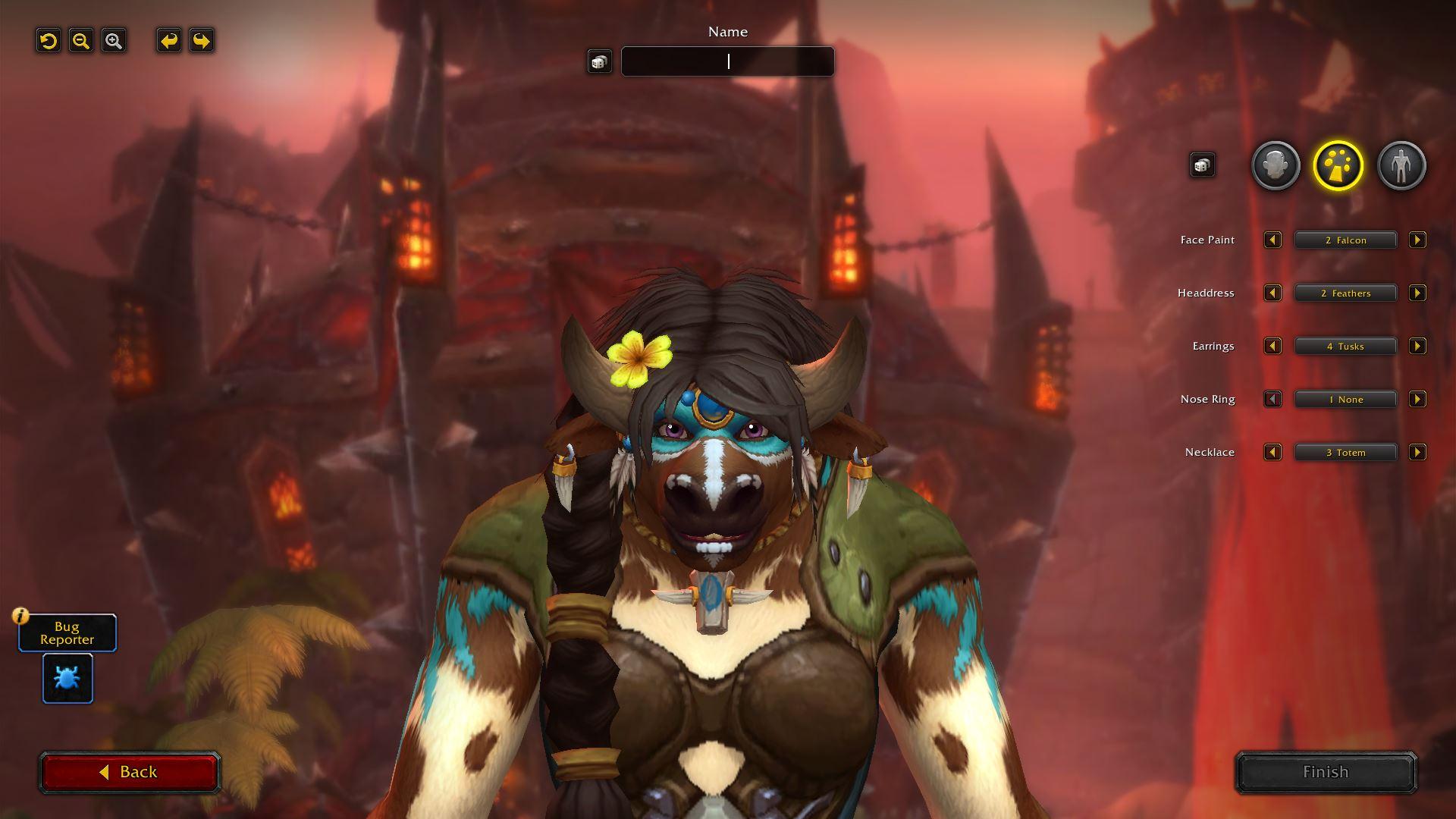Switch to the face customization tab
Image resolution: width=1456 pixels, height=819 pixels.
1276,165
